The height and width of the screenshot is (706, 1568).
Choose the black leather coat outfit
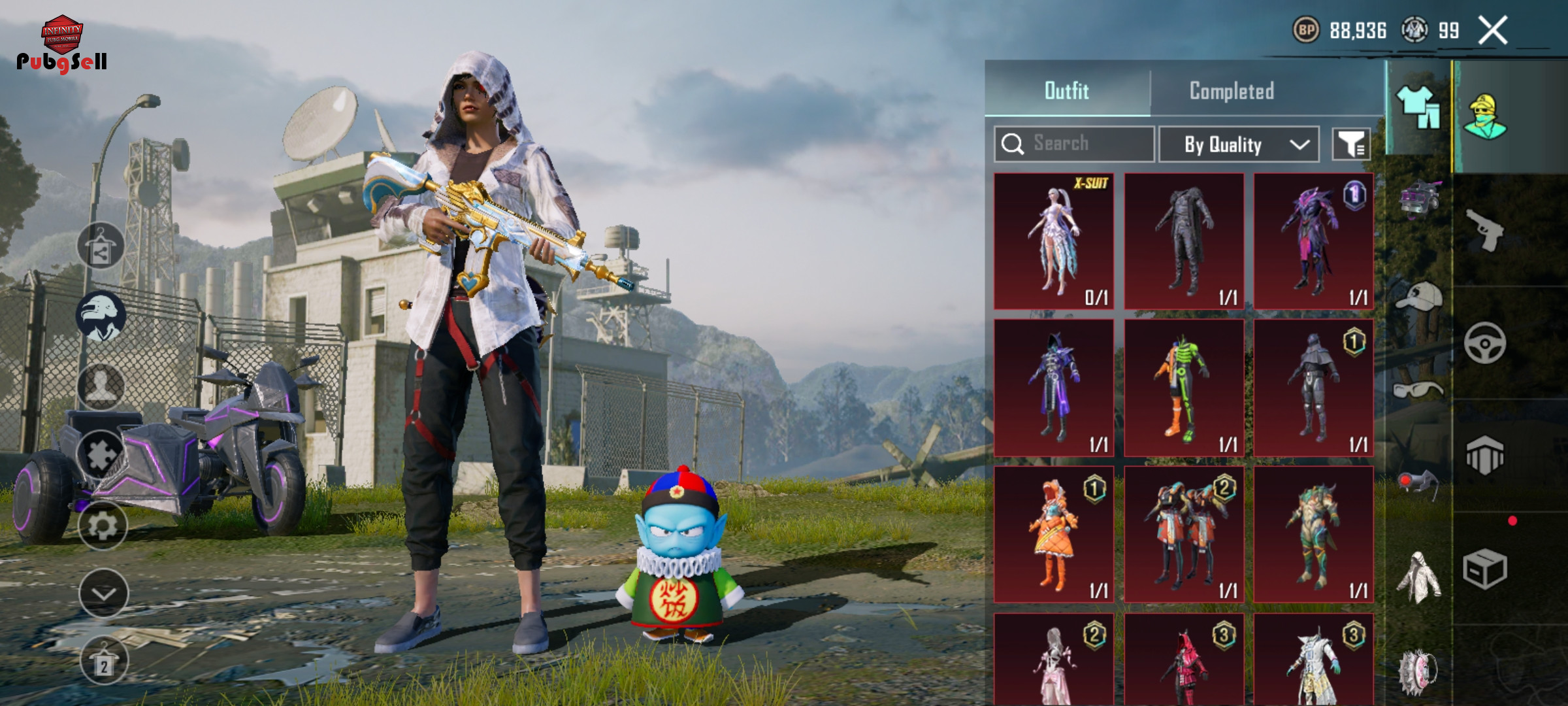[1184, 241]
